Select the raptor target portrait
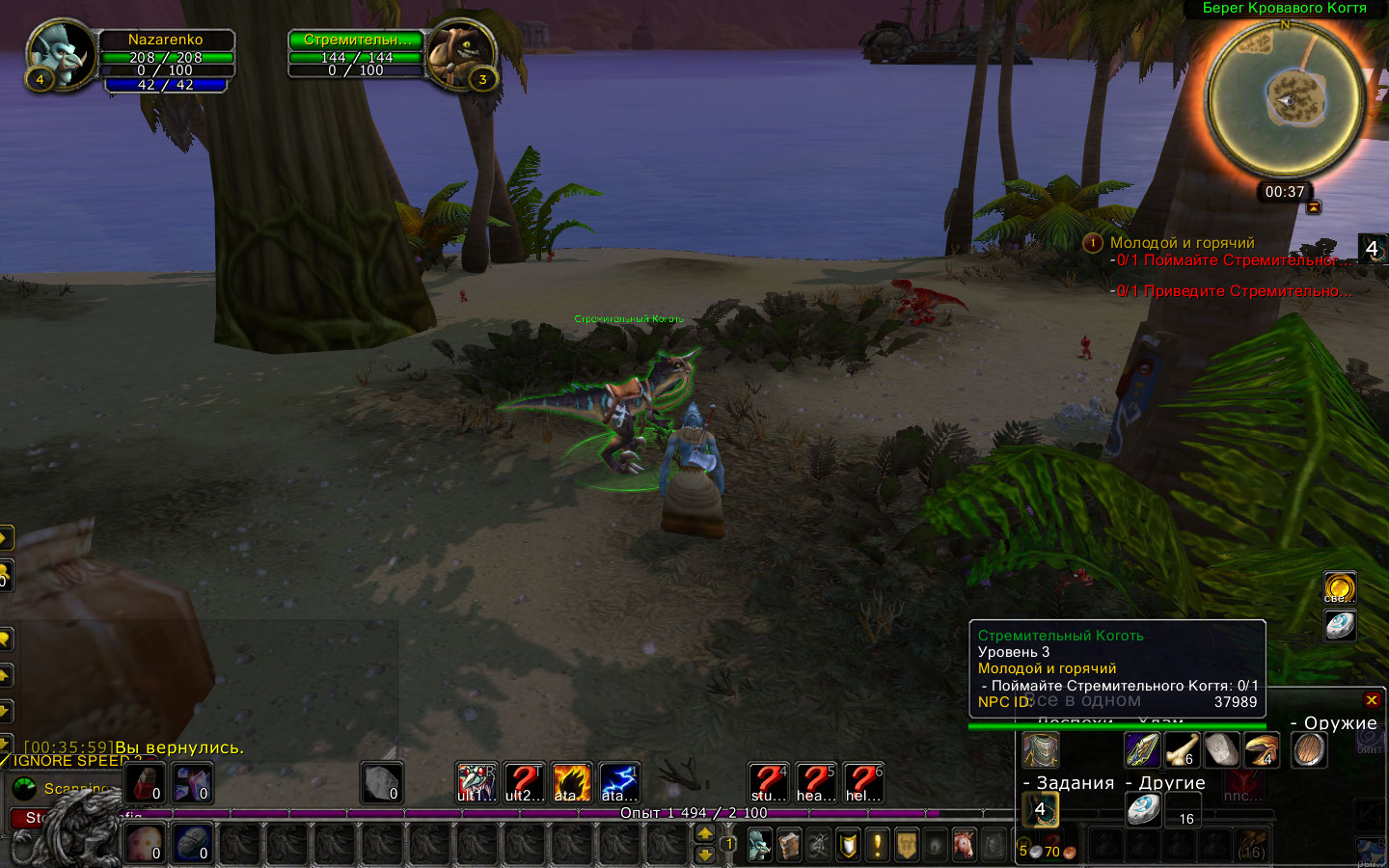 click(459, 54)
